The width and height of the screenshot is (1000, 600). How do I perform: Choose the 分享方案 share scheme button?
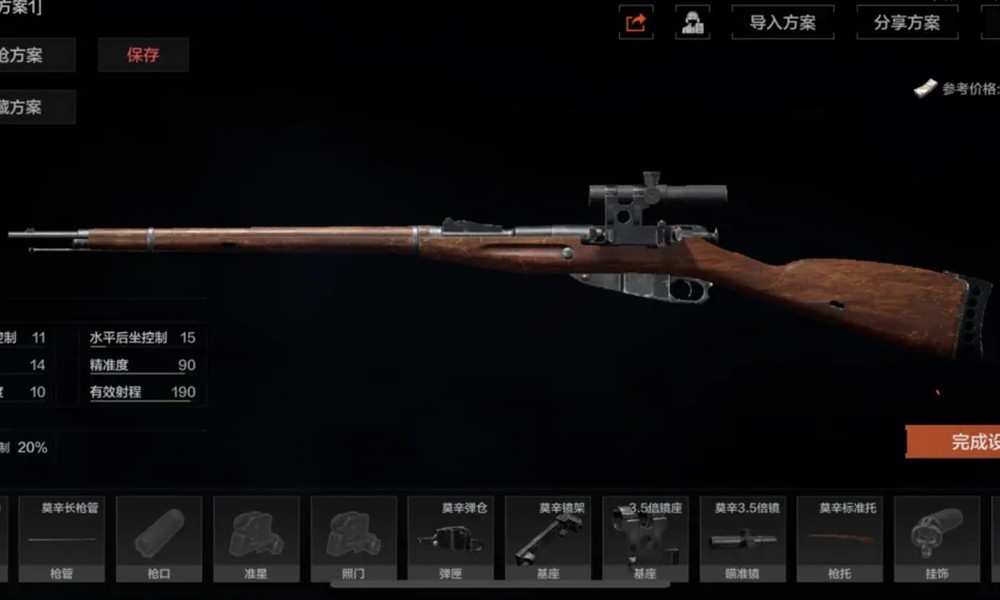(x=907, y=22)
